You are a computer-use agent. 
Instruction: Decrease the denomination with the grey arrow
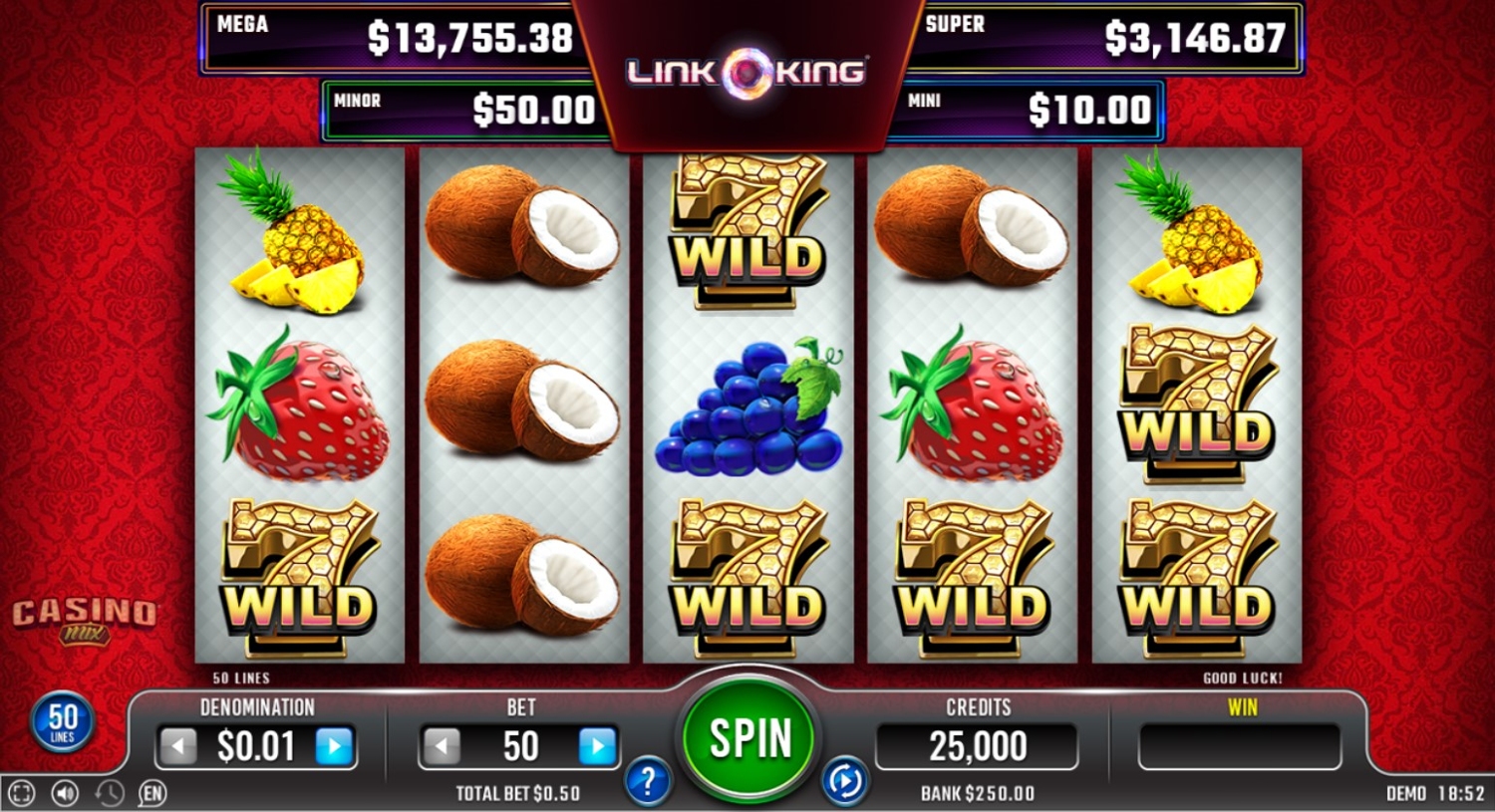(x=179, y=746)
